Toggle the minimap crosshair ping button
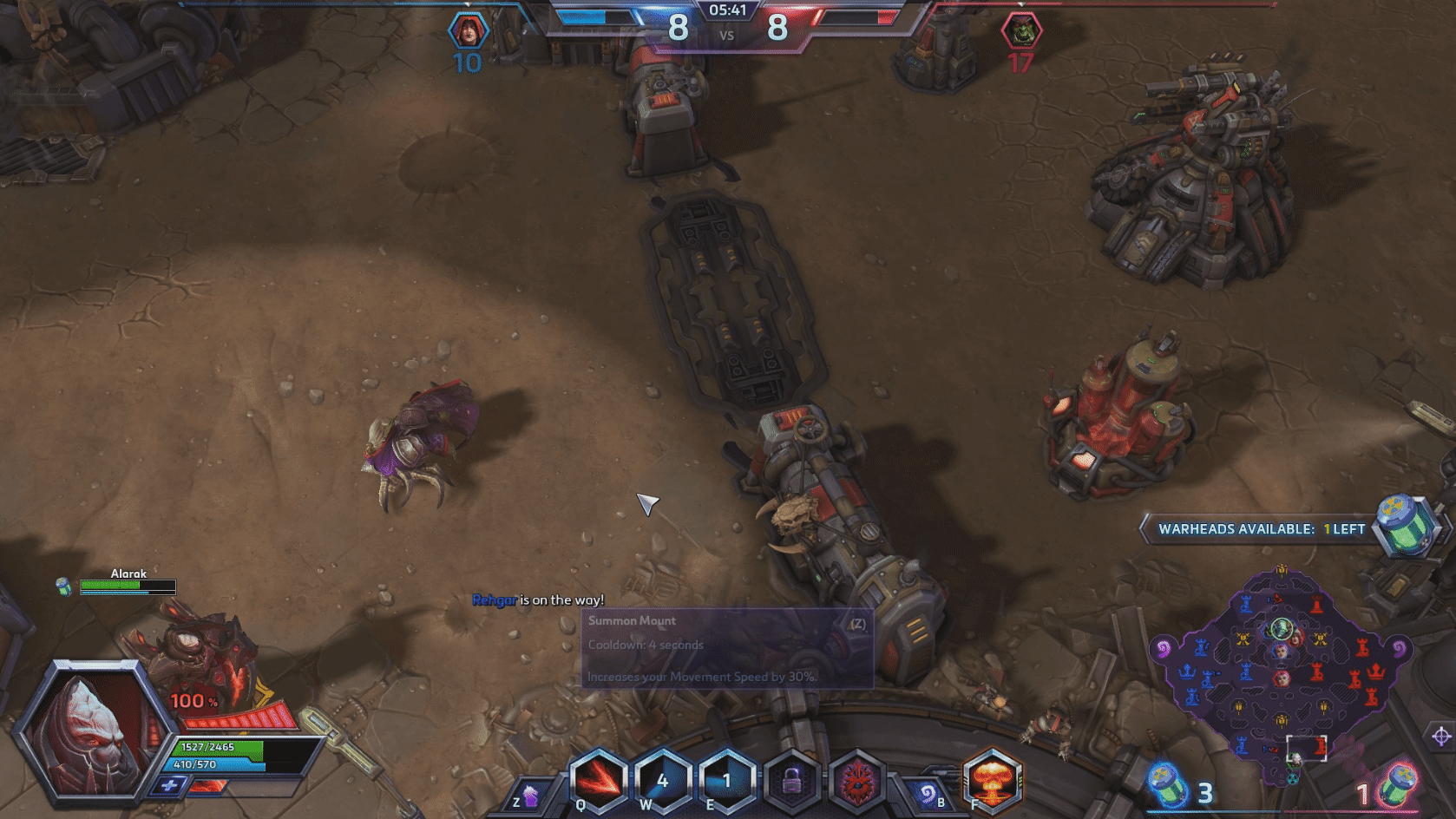 [x=1441, y=737]
